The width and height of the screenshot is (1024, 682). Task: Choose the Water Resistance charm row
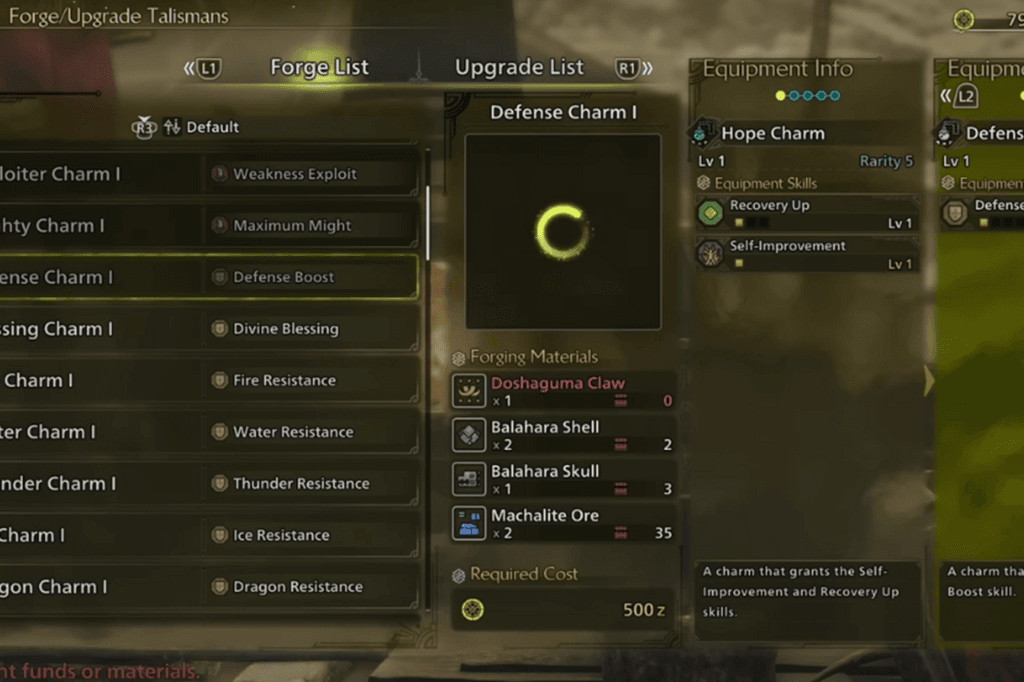208,432
